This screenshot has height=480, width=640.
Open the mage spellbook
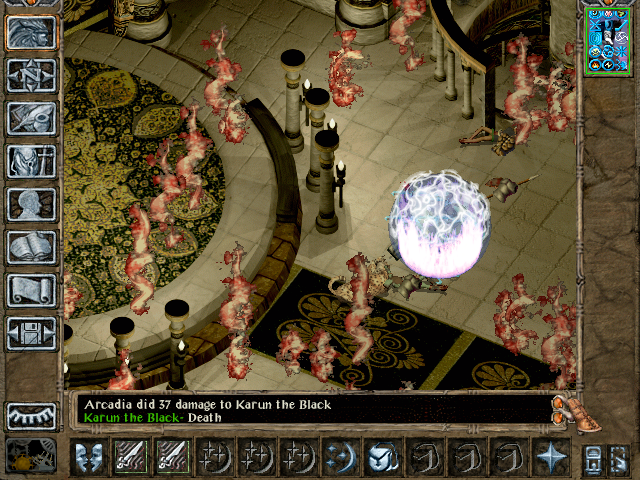(31, 247)
